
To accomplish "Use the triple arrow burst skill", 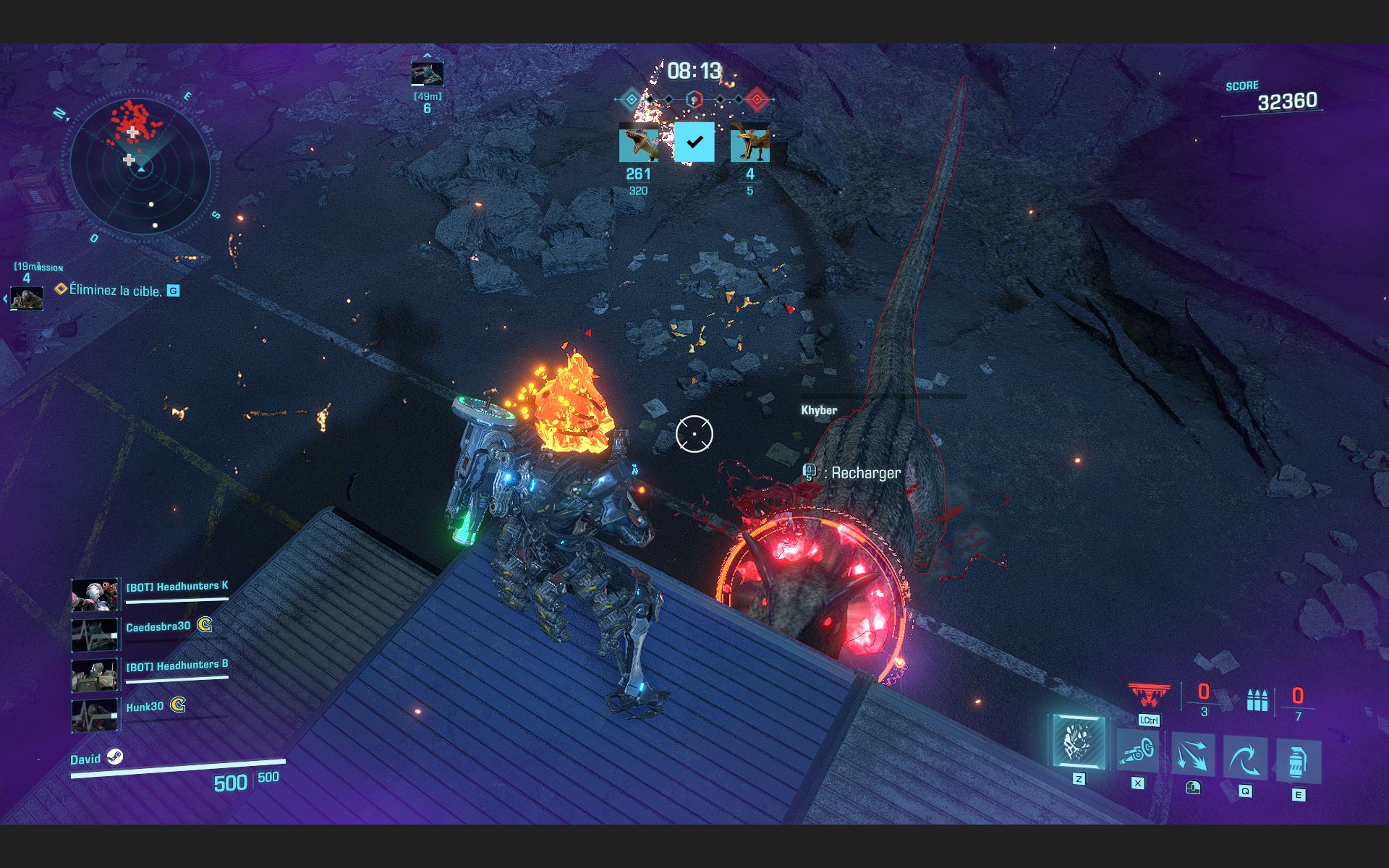I will pyautogui.click(x=1192, y=755).
